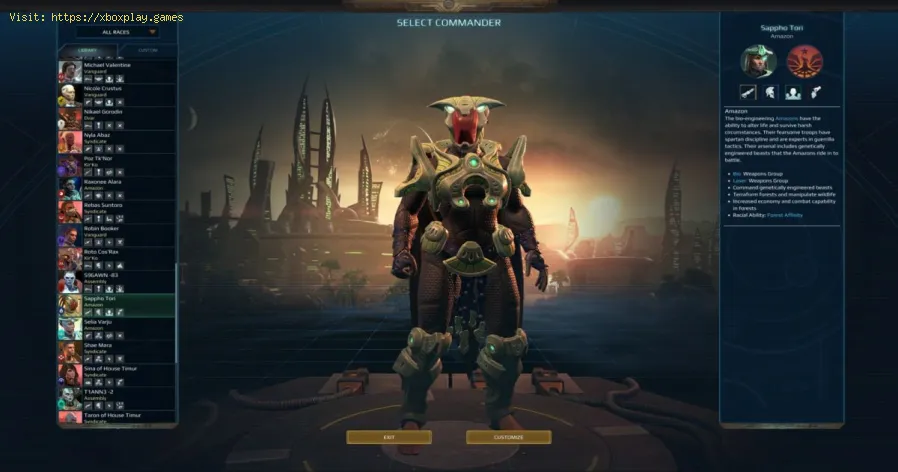Switch to the Library tab
The image size is (898, 472).
pos(90,49)
